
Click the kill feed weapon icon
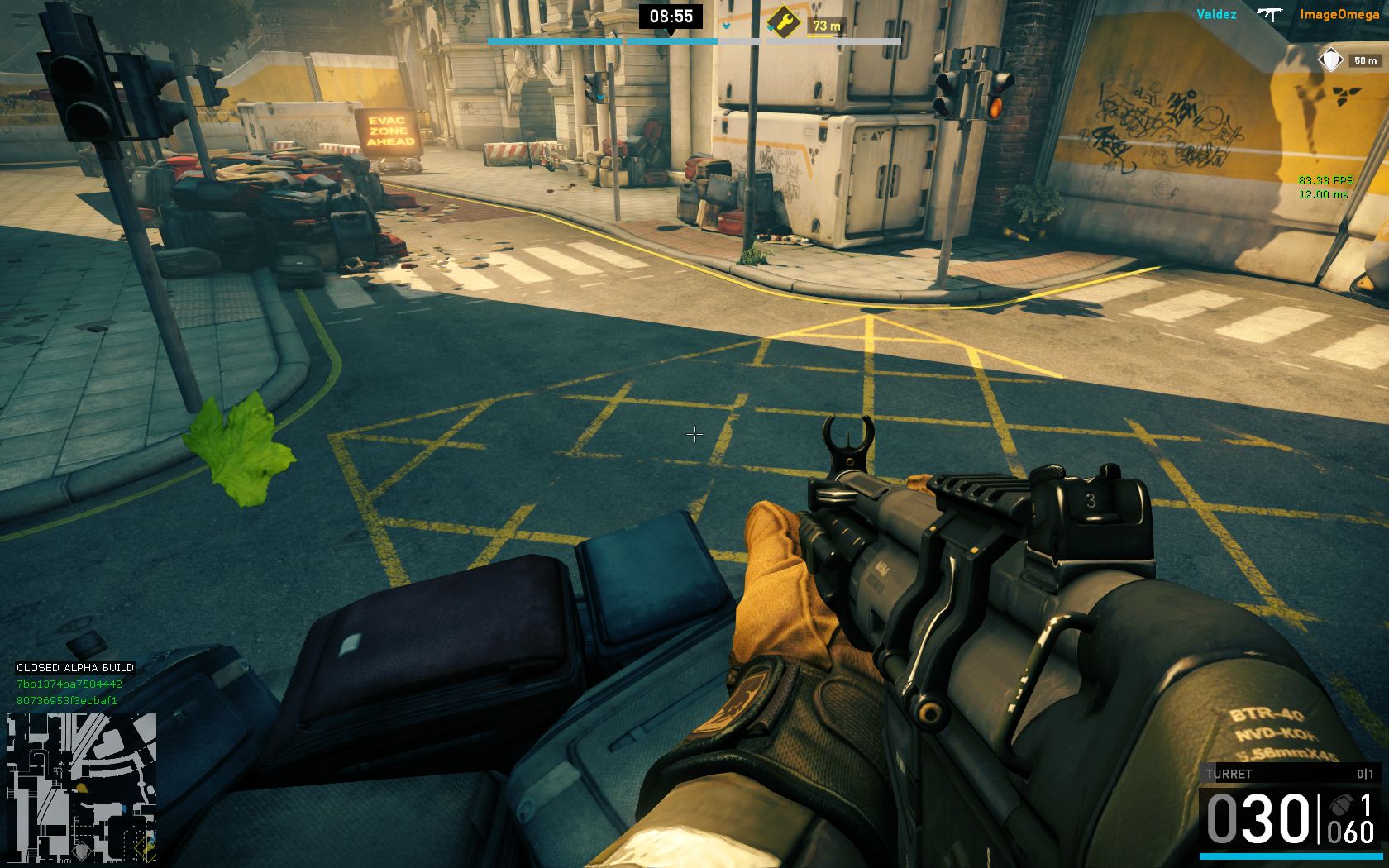point(1268,14)
